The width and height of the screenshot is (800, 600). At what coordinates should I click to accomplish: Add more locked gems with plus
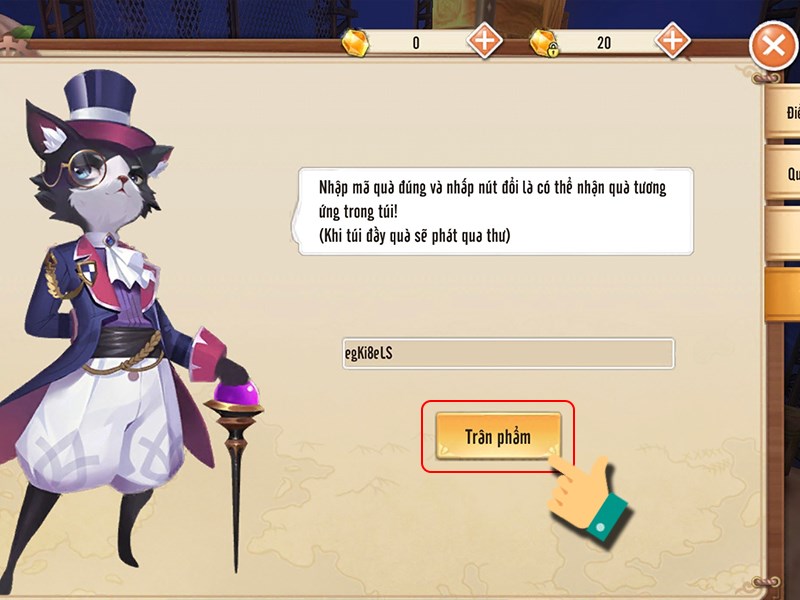tap(672, 41)
